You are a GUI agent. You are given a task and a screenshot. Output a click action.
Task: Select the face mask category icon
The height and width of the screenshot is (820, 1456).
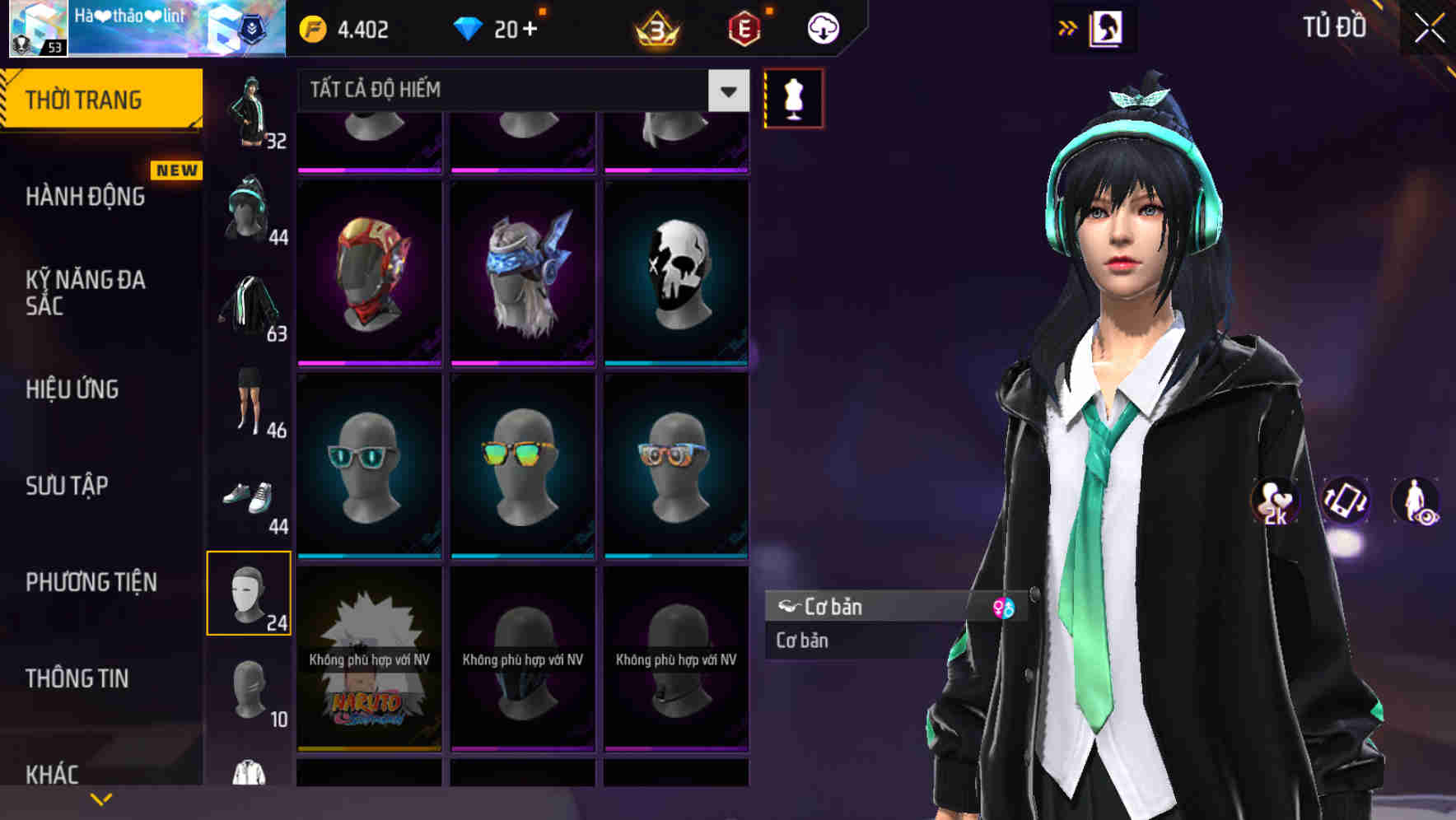(250, 593)
